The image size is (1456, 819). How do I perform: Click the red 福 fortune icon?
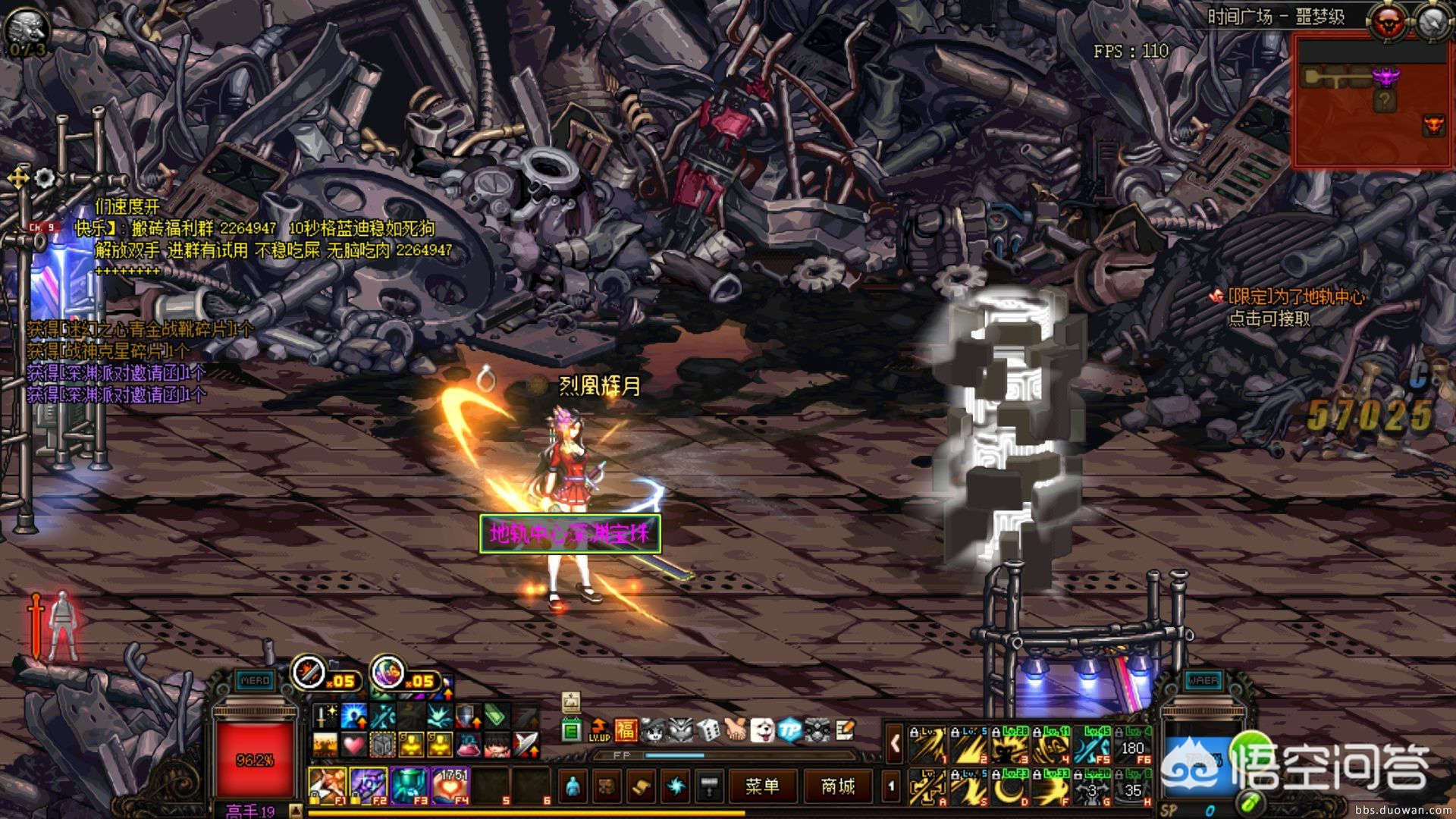click(x=626, y=730)
